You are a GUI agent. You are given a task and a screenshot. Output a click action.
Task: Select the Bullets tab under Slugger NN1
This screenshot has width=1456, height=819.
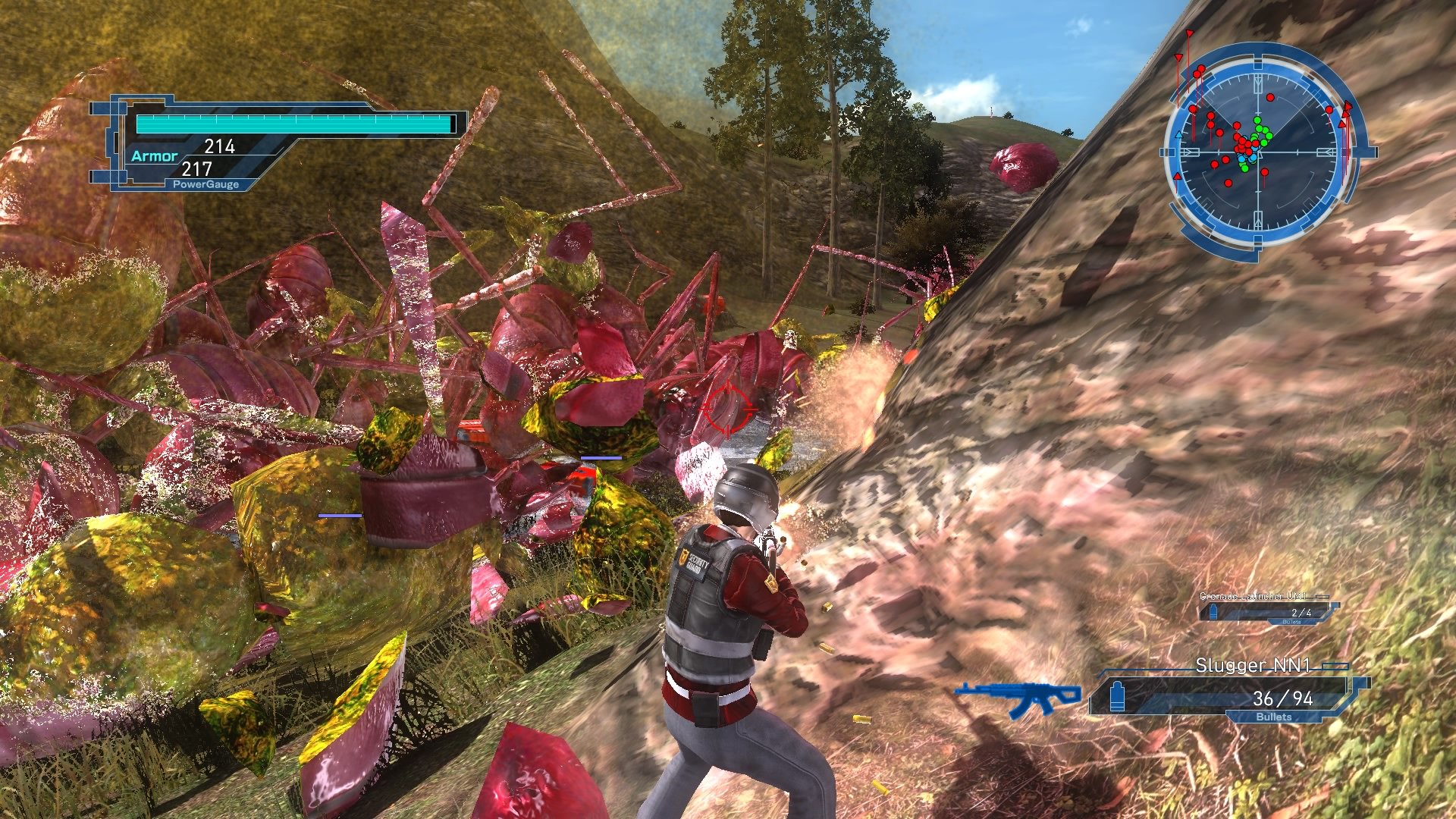[1274, 717]
